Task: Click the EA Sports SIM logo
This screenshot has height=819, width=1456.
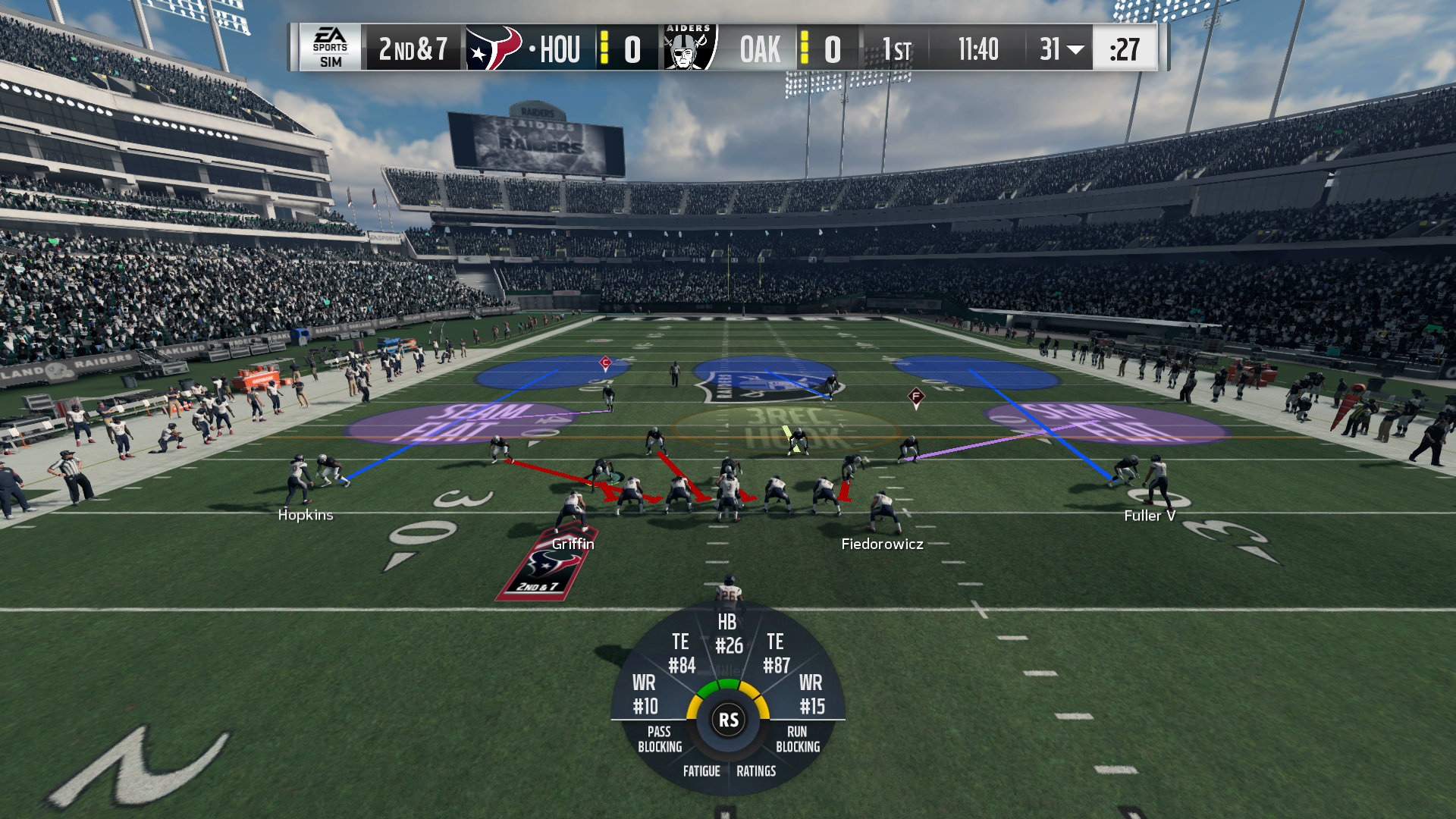Action: click(x=331, y=48)
